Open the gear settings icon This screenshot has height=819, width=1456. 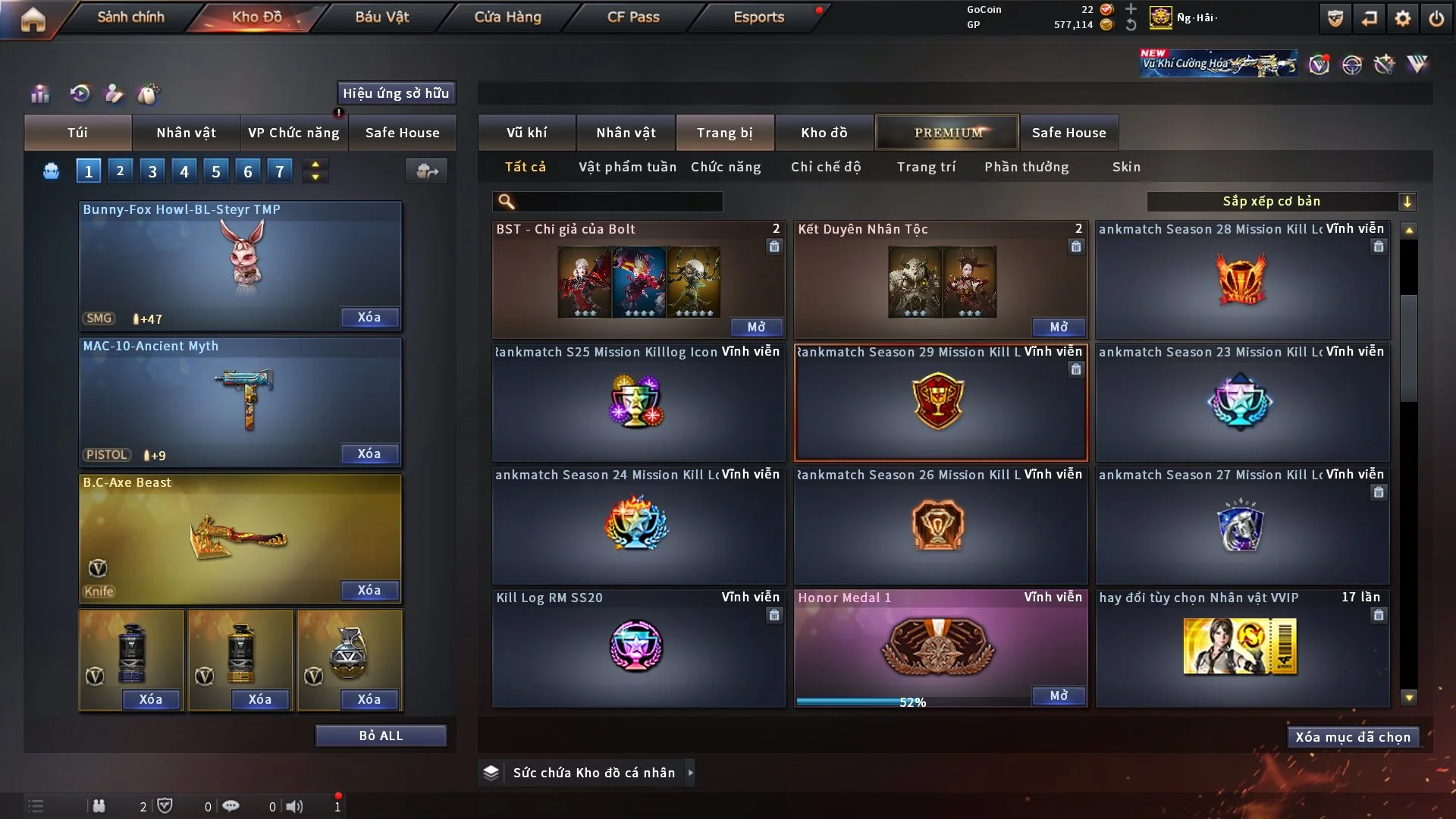pyautogui.click(x=1403, y=18)
